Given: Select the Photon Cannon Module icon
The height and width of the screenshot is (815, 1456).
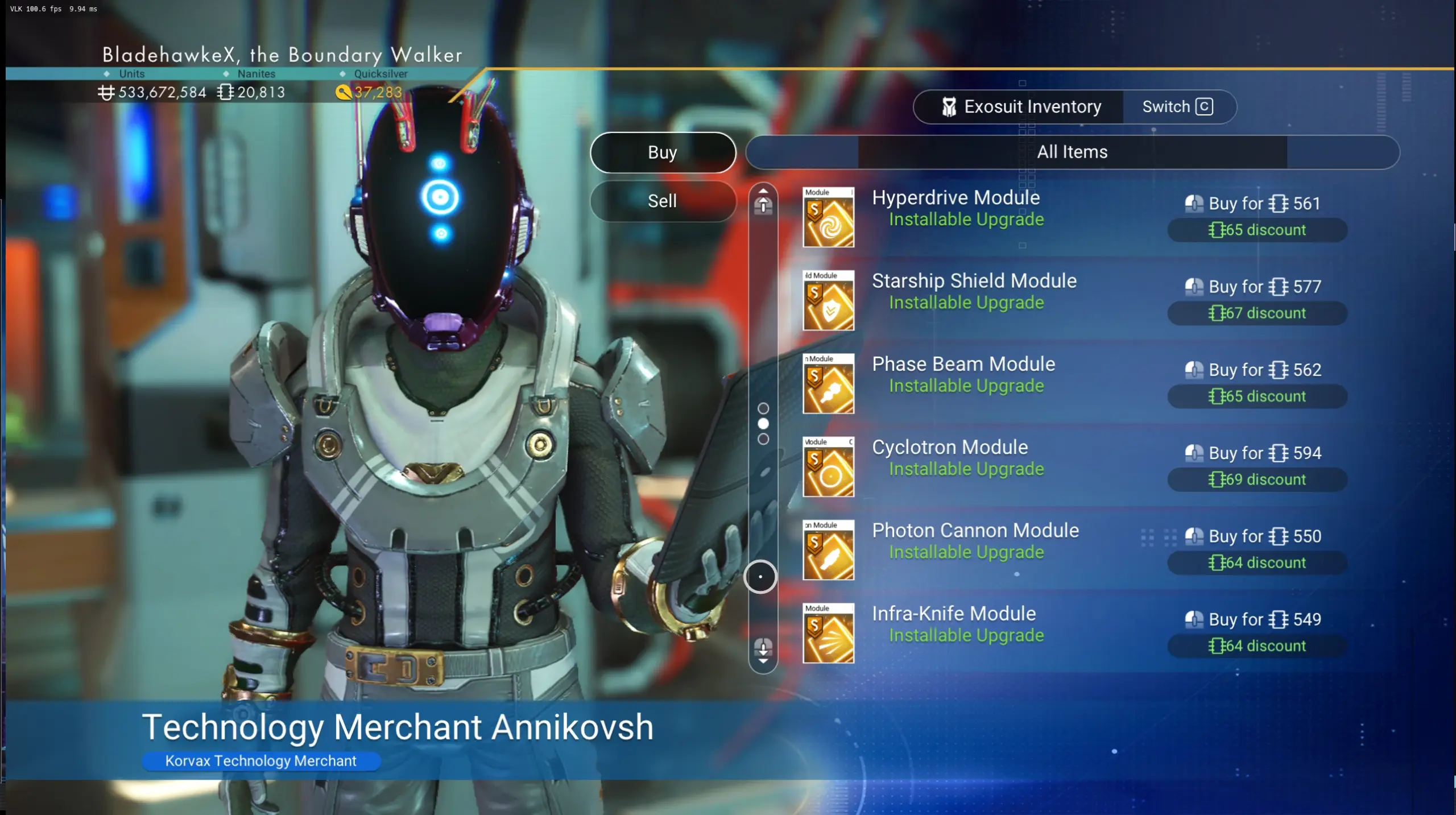Looking at the screenshot, I should pyautogui.click(x=828, y=550).
